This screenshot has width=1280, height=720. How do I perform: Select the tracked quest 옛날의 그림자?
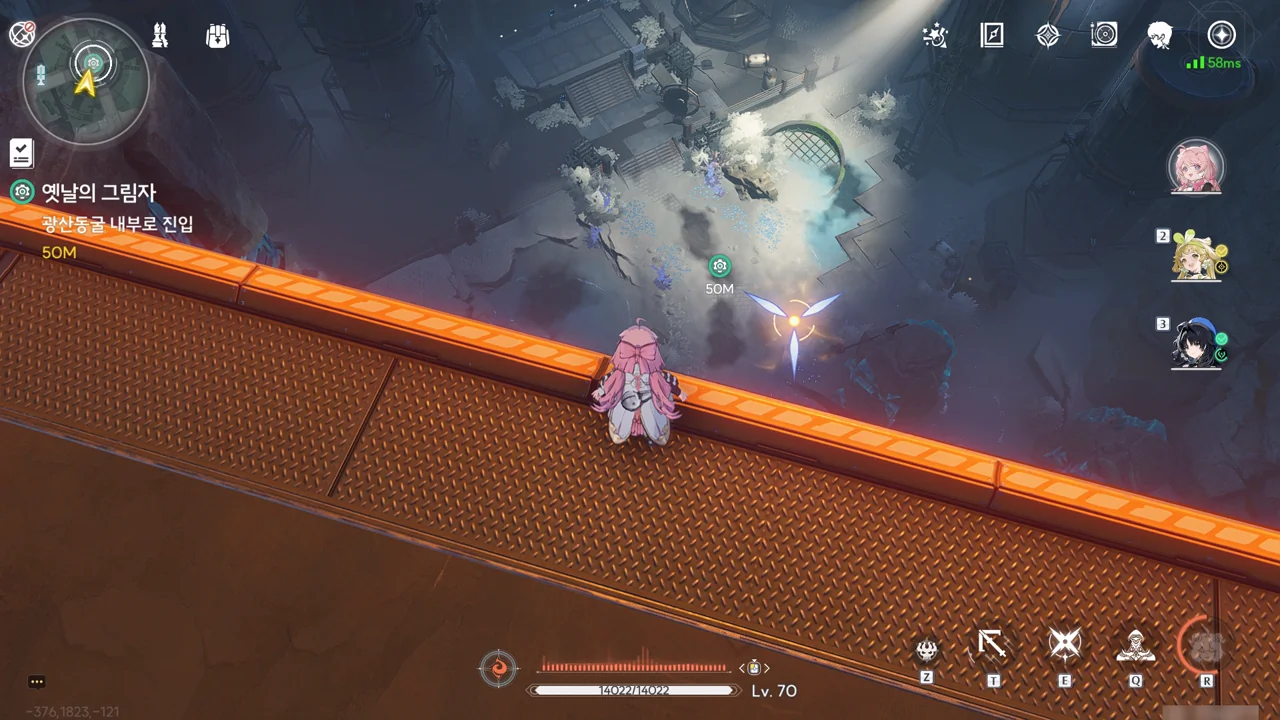click(x=98, y=192)
